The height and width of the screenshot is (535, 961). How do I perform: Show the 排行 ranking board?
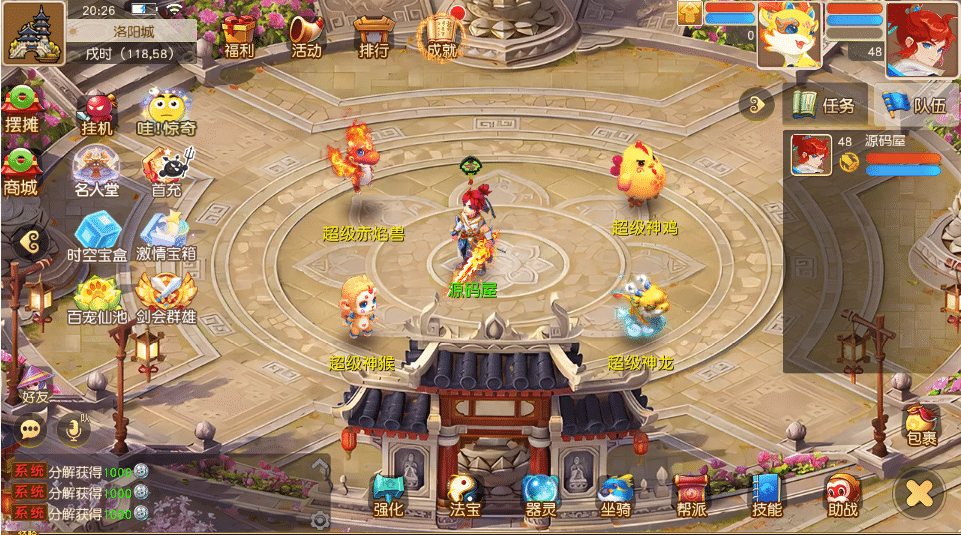(x=372, y=35)
